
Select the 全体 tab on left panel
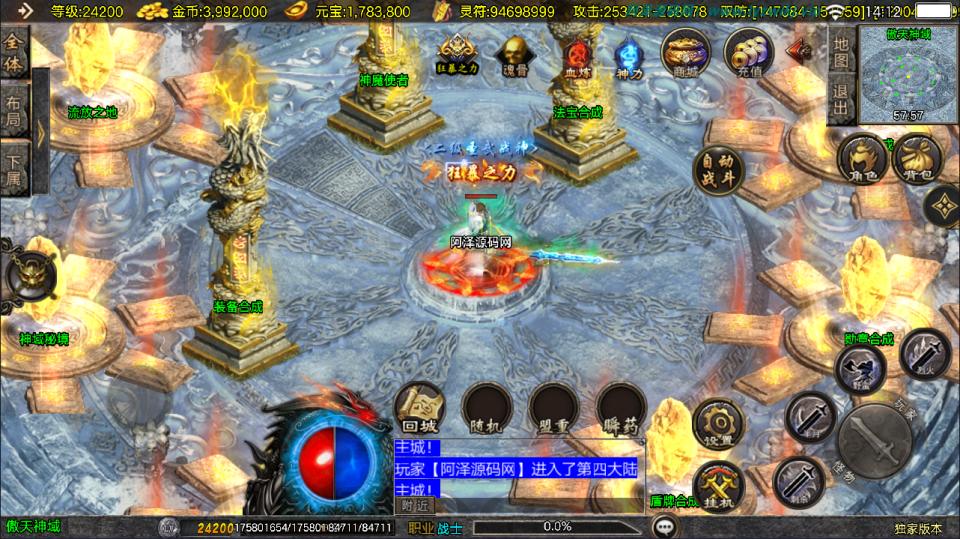(14, 52)
